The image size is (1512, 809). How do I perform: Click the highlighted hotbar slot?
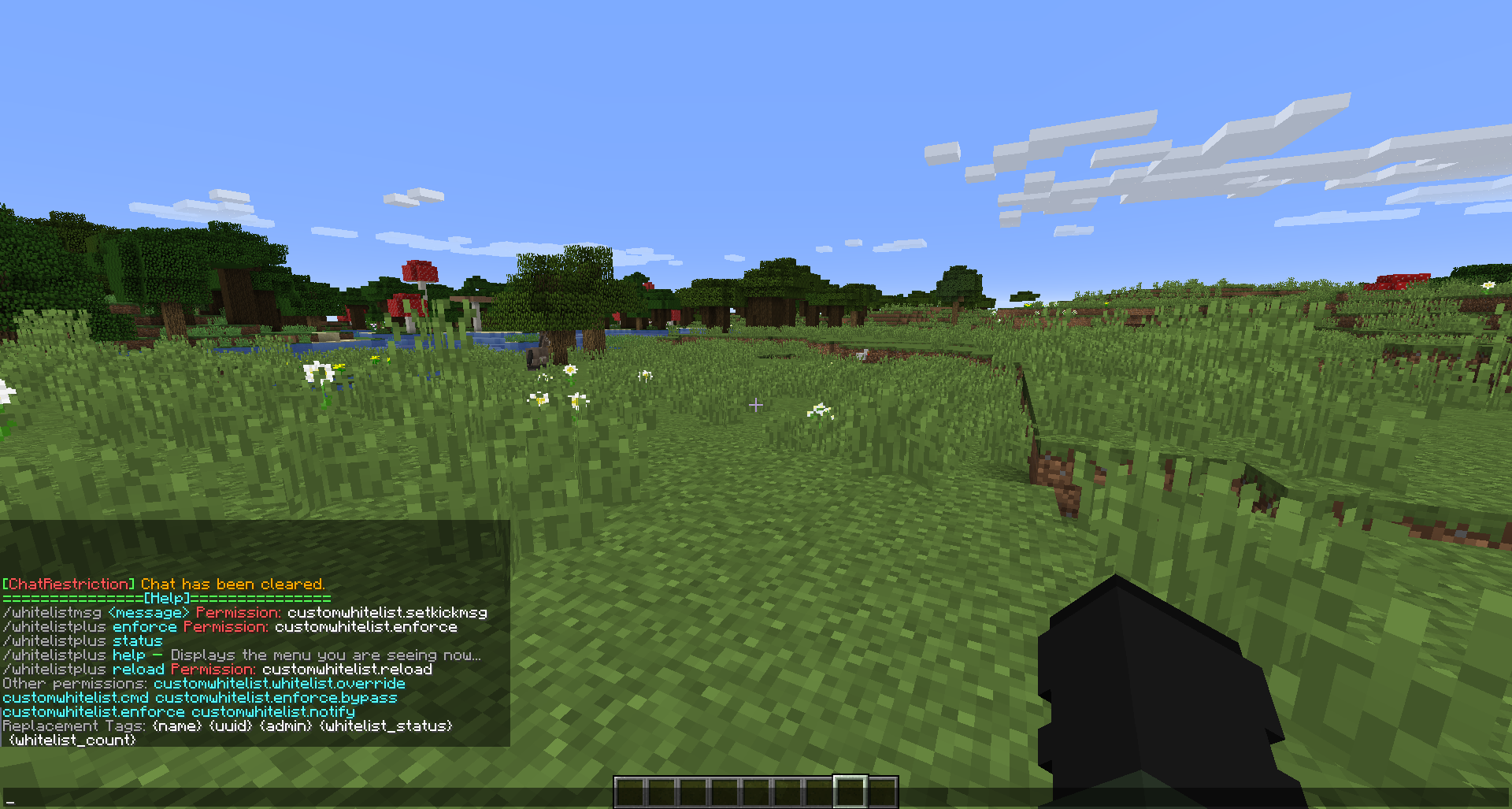850,792
